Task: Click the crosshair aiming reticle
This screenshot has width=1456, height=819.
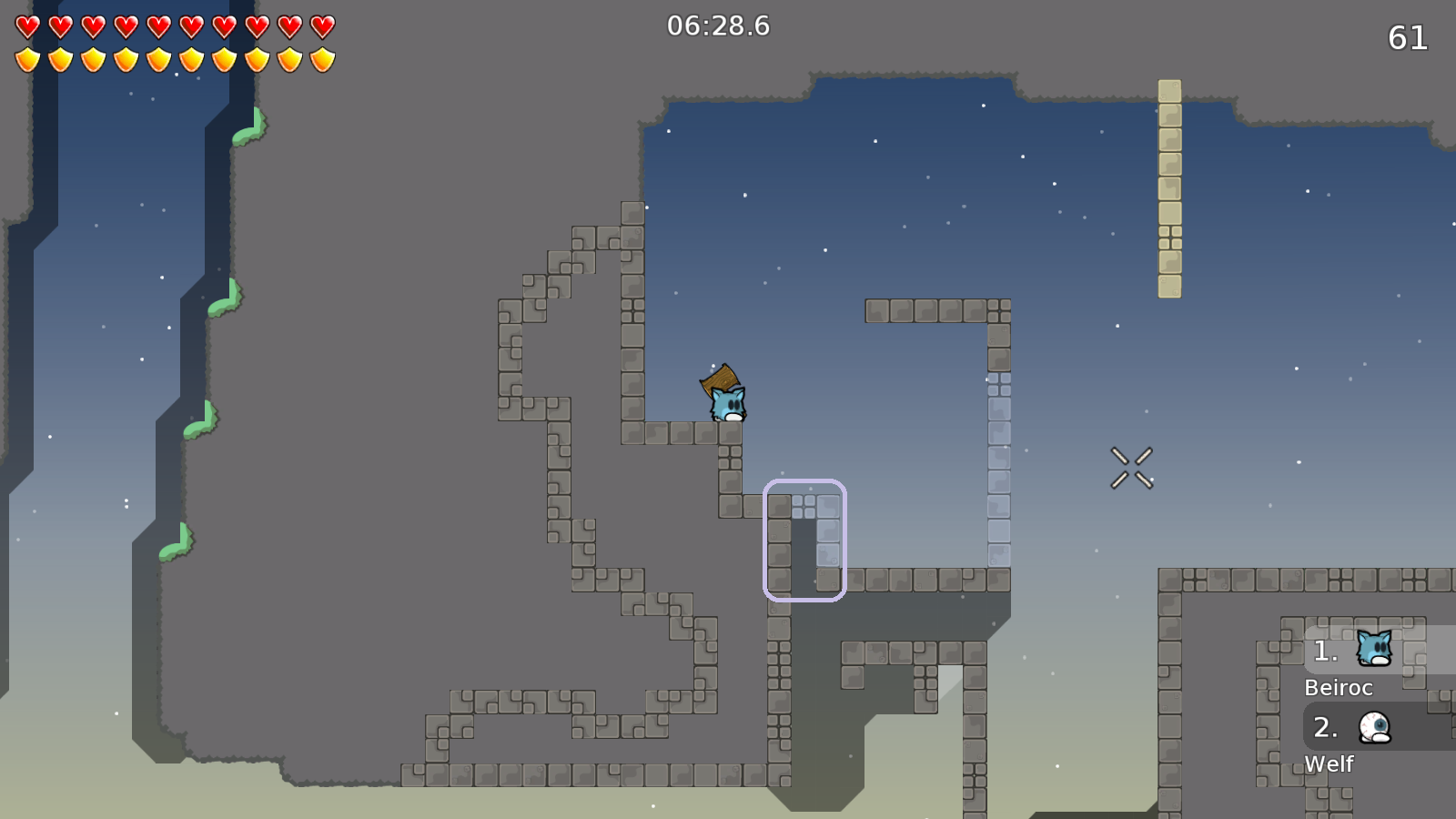Action: click(x=1131, y=466)
